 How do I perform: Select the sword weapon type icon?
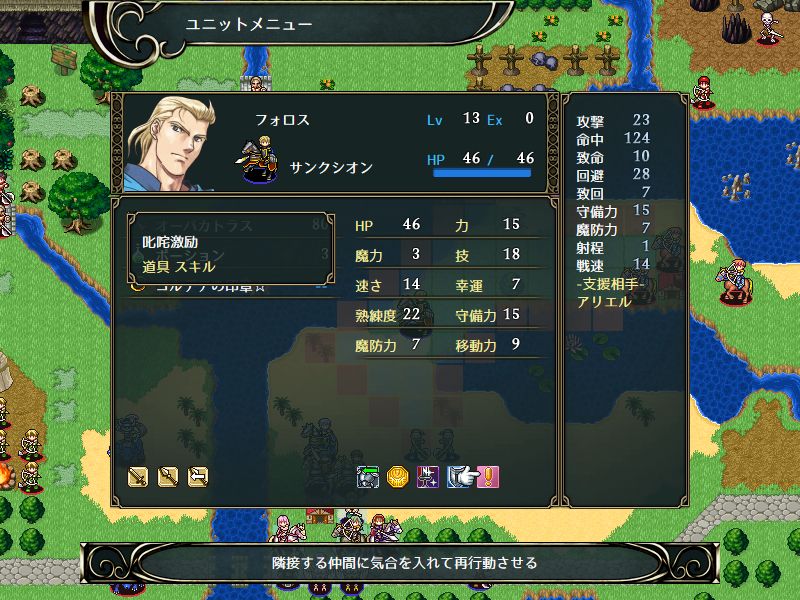[138, 477]
